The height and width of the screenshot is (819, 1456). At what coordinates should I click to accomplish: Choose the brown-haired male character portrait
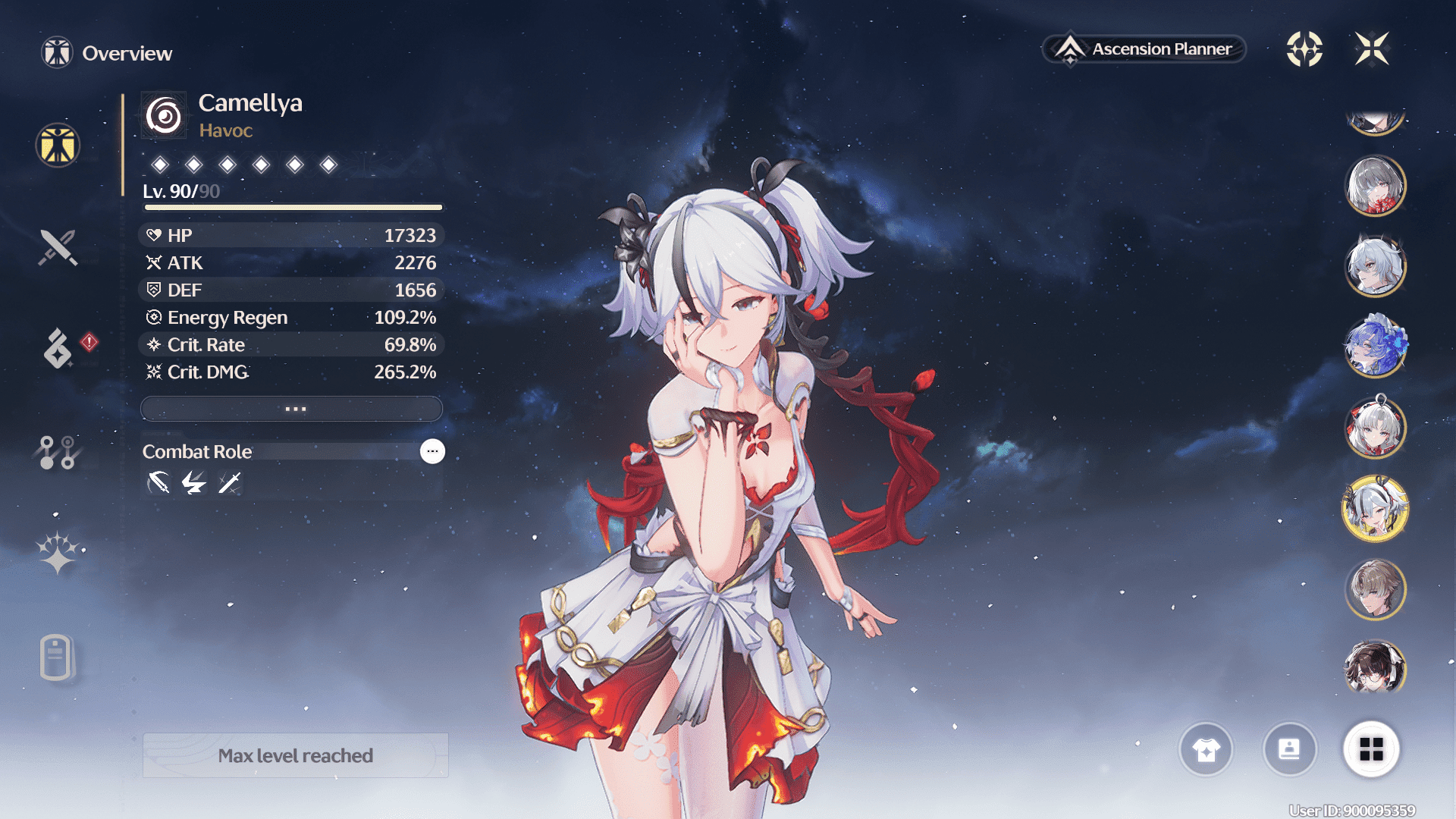(1375, 589)
